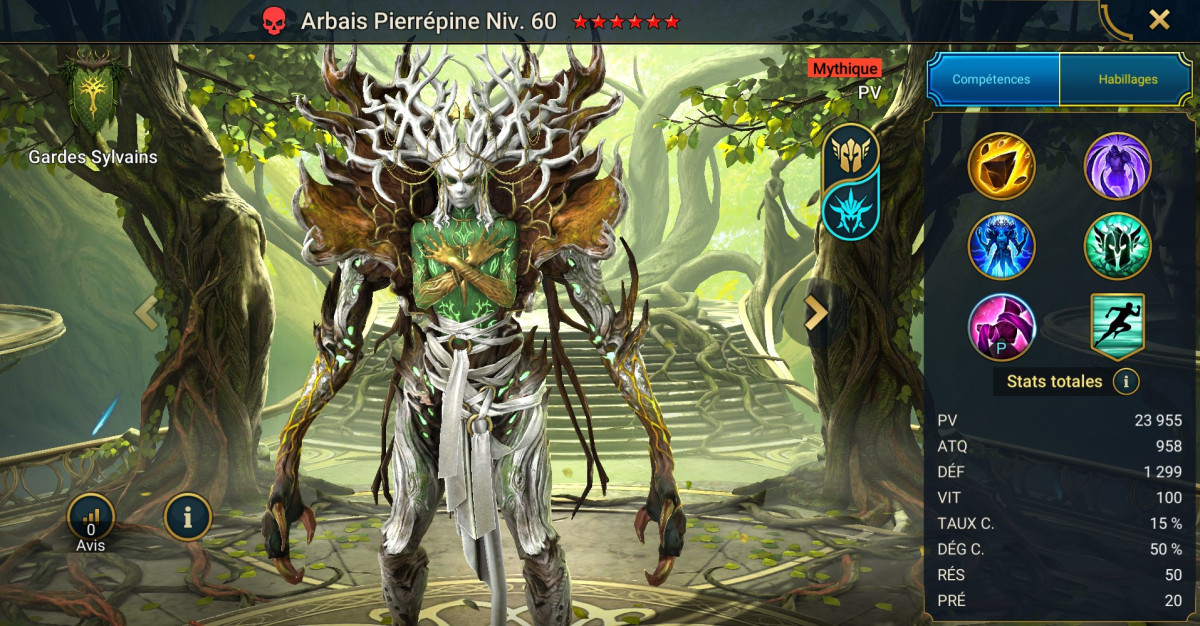
Task: Show the next champion with right arrow
Action: click(x=817, y=313)
